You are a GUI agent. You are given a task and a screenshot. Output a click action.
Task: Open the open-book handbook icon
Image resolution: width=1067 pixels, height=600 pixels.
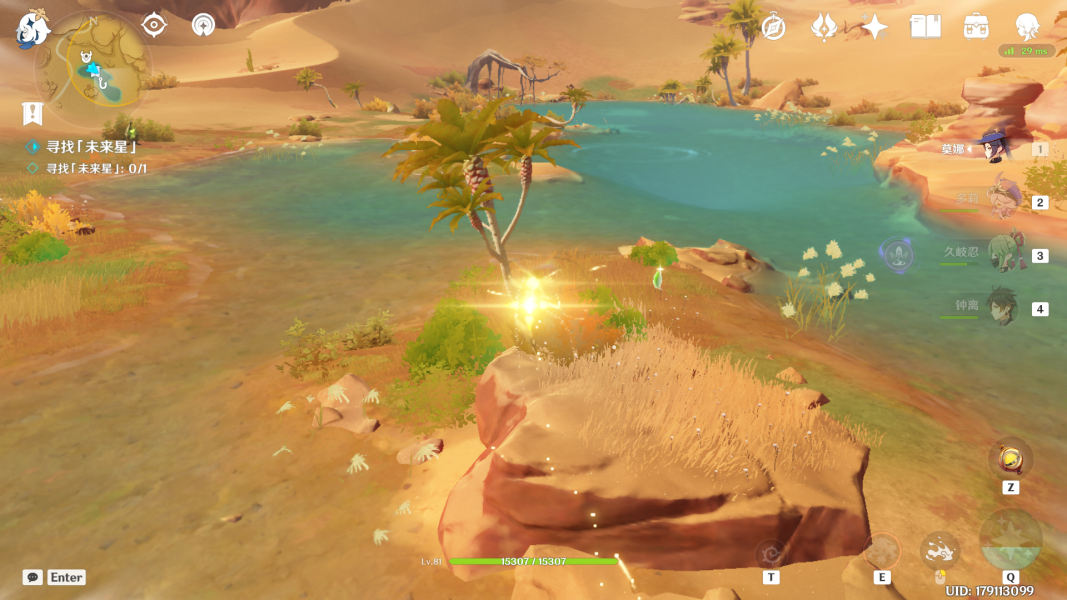click(925, 27)
